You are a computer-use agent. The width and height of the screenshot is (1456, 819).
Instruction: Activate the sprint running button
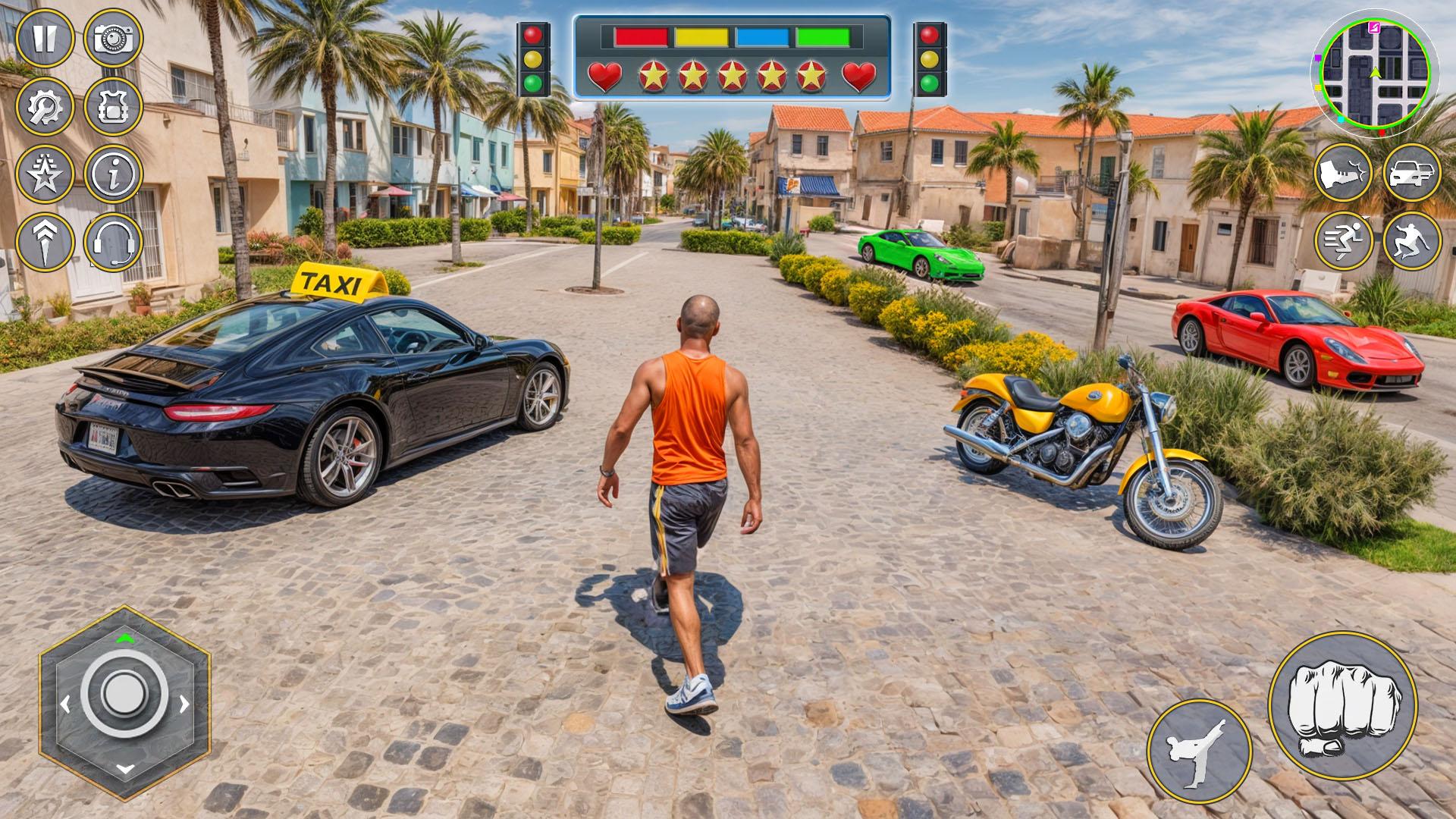click(1343, 241)
